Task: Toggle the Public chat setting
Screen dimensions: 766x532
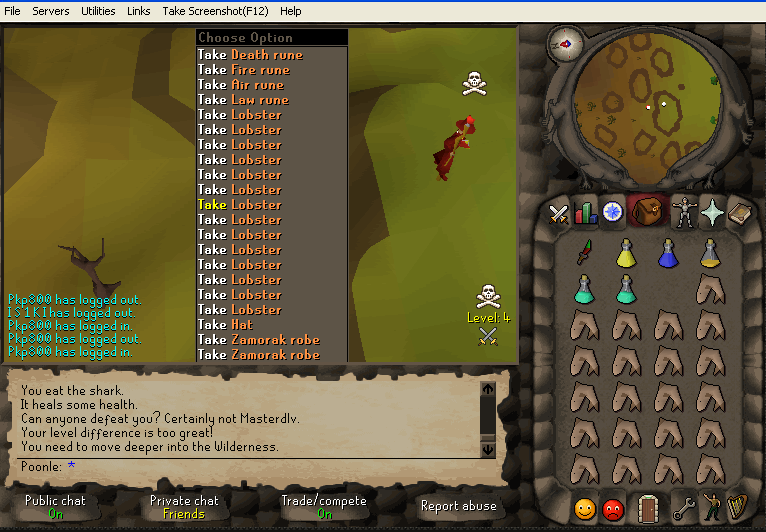Action: point(55,506)
